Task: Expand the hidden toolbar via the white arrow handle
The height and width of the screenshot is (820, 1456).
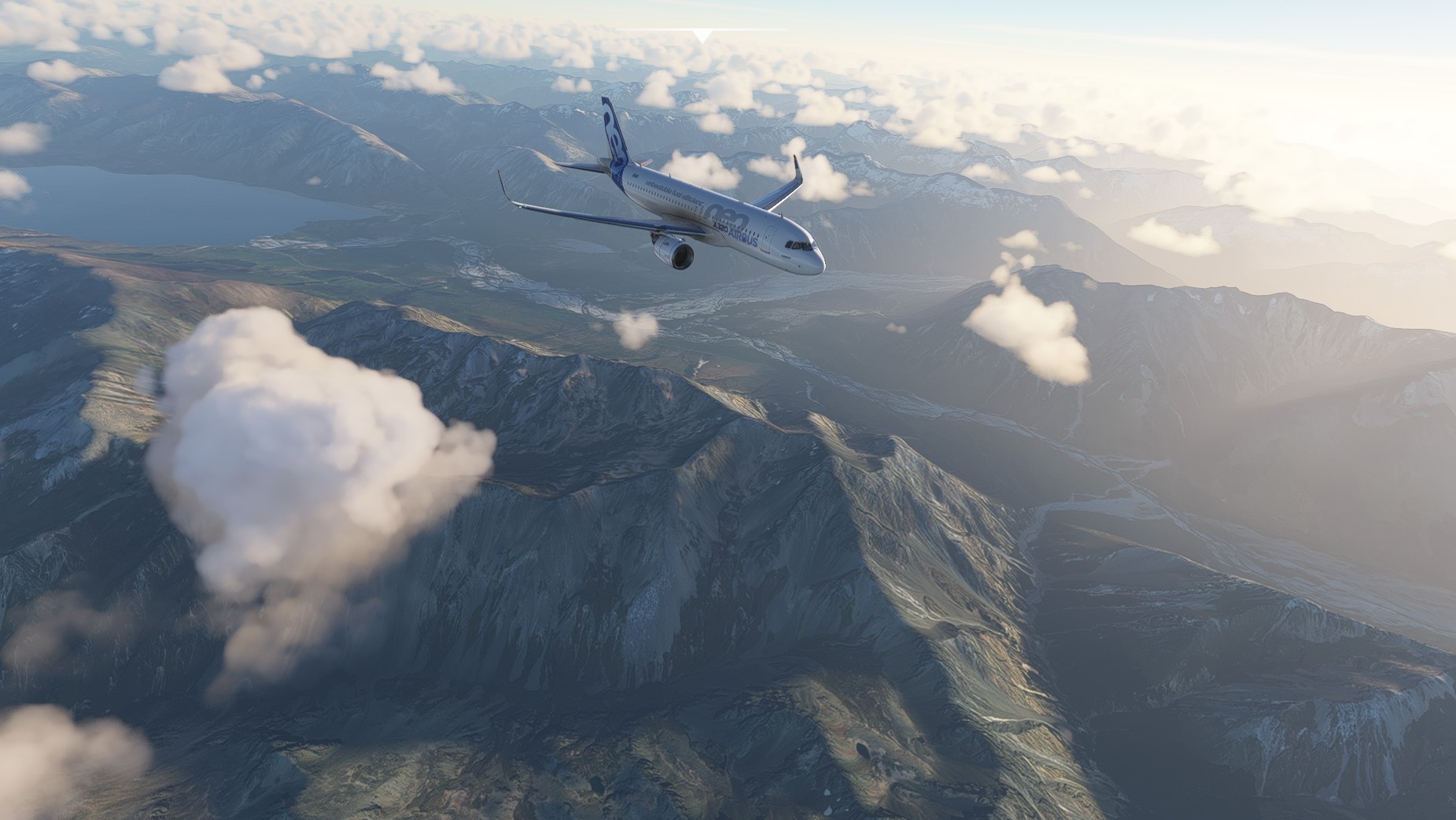Action: (702, 35)
